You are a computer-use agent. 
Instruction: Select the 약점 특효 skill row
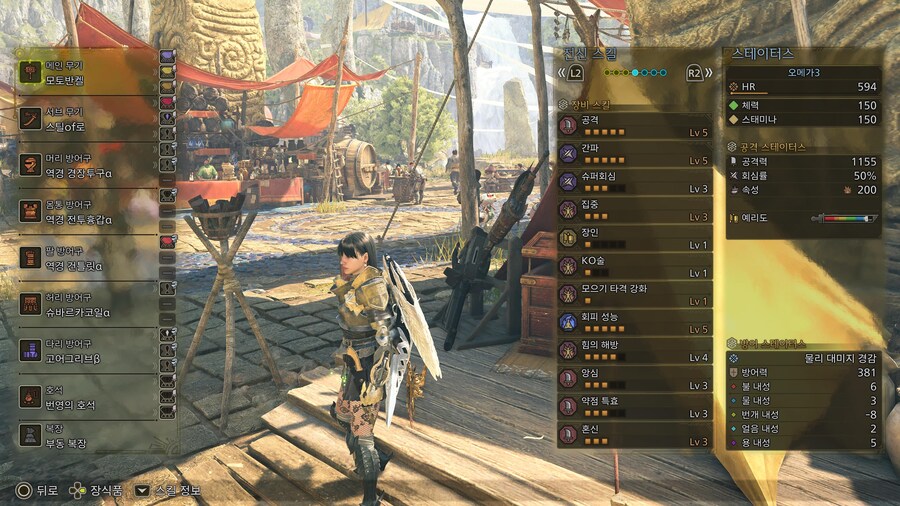635,406
